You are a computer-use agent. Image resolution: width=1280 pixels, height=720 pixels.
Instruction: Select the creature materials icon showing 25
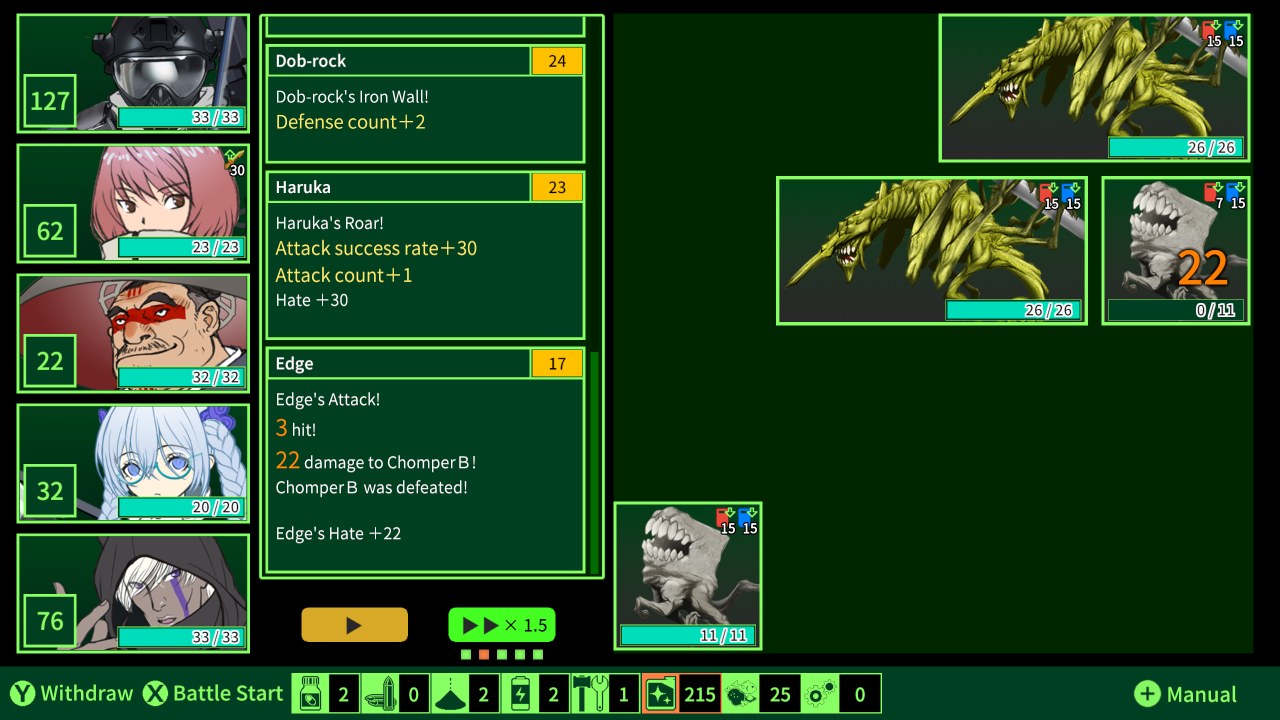tap(740, 693)
